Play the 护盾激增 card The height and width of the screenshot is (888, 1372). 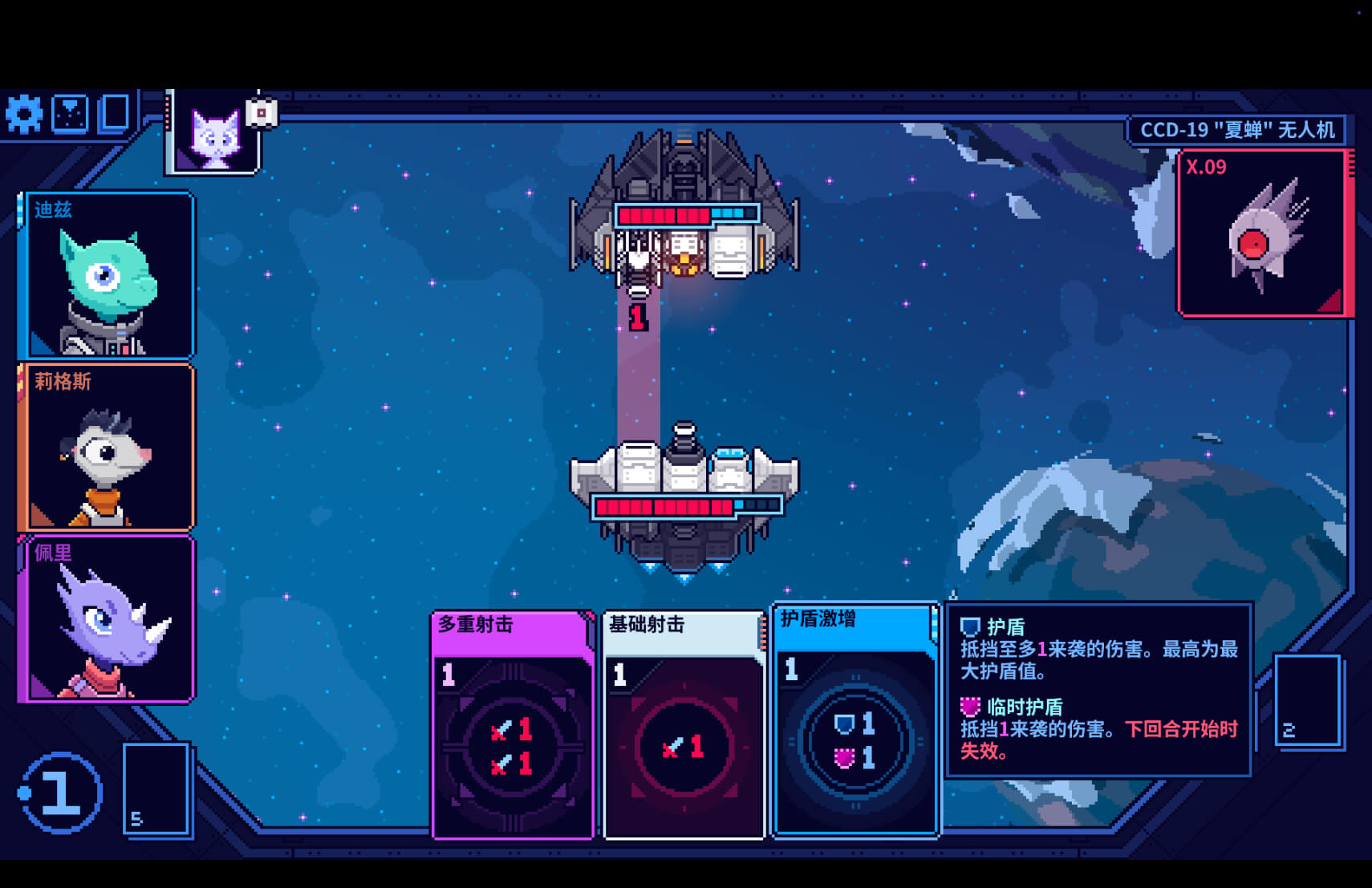click(x=855, y=720)
